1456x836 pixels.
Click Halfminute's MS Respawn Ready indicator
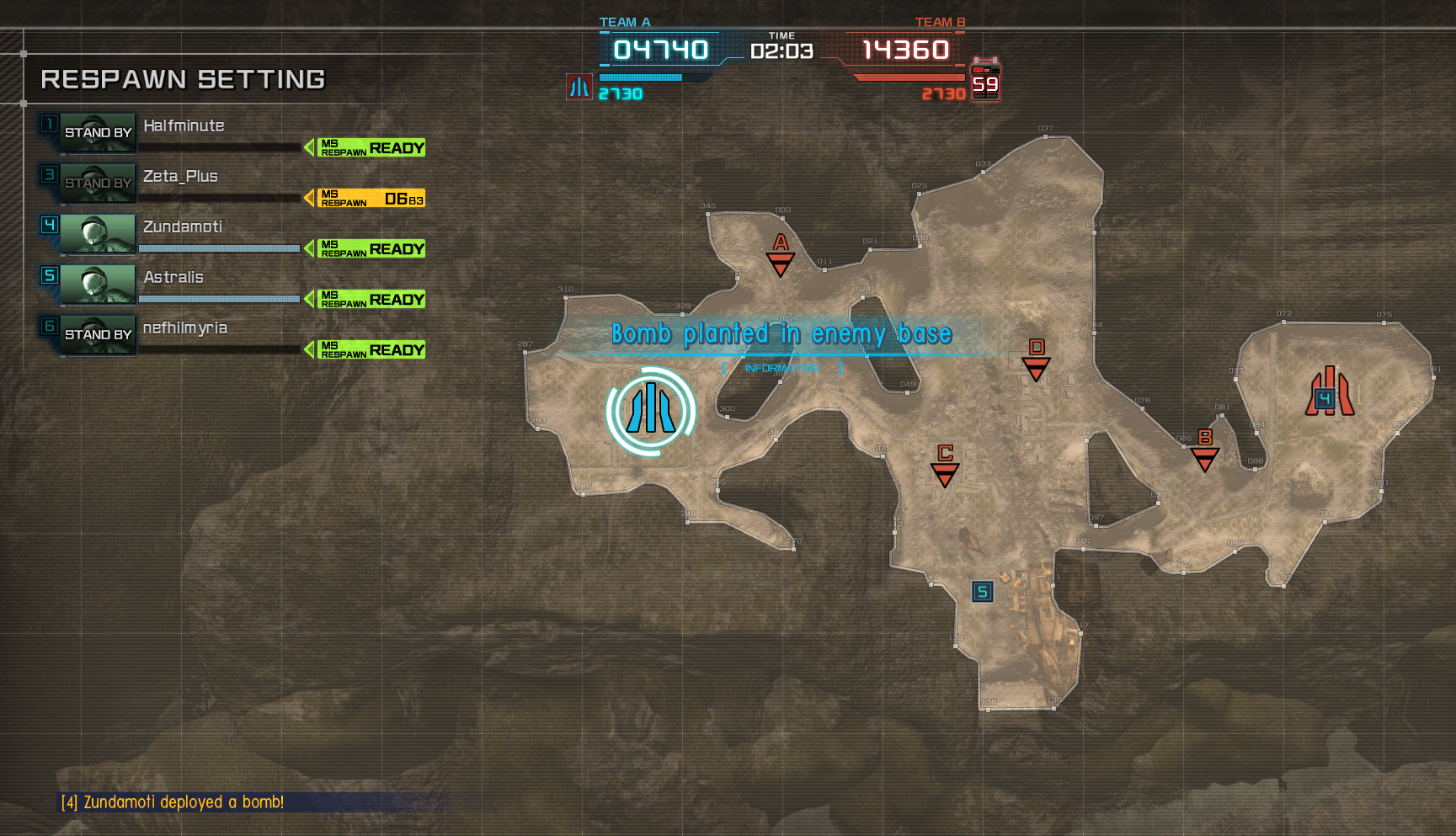[365, 148]
